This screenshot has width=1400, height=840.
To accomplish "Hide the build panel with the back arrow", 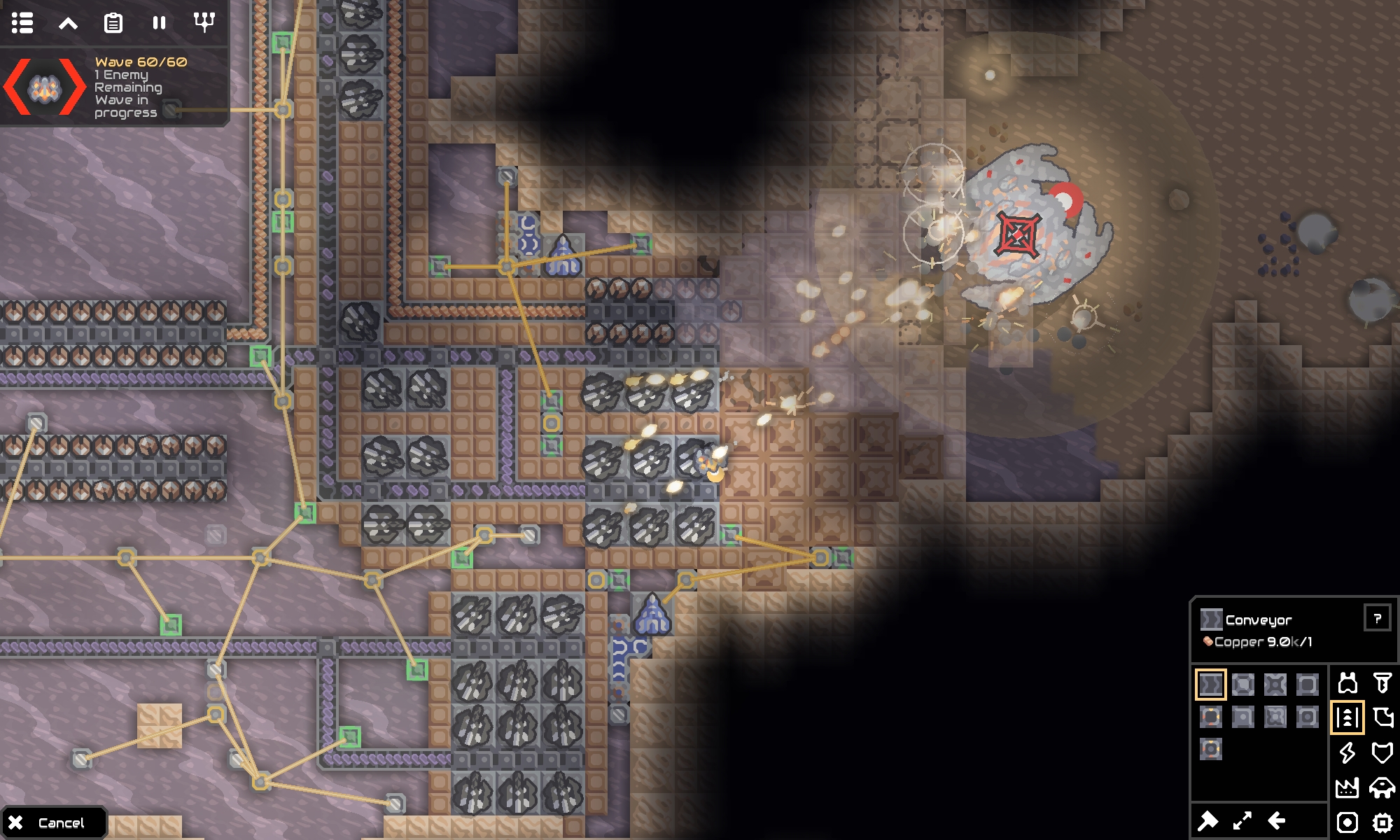I will tap(1278, 822).
